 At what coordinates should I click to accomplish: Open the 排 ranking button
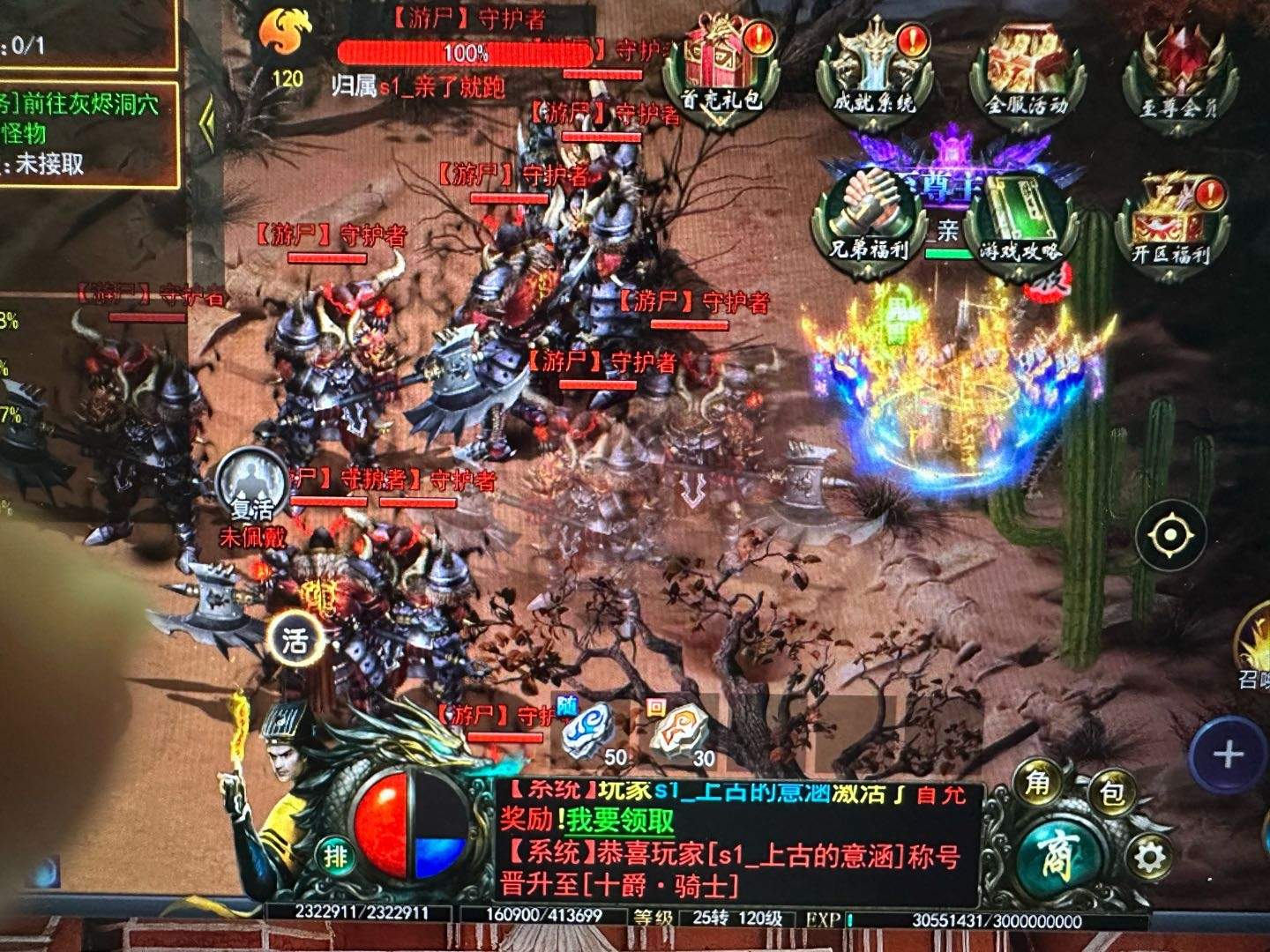(x=335, y=854)
